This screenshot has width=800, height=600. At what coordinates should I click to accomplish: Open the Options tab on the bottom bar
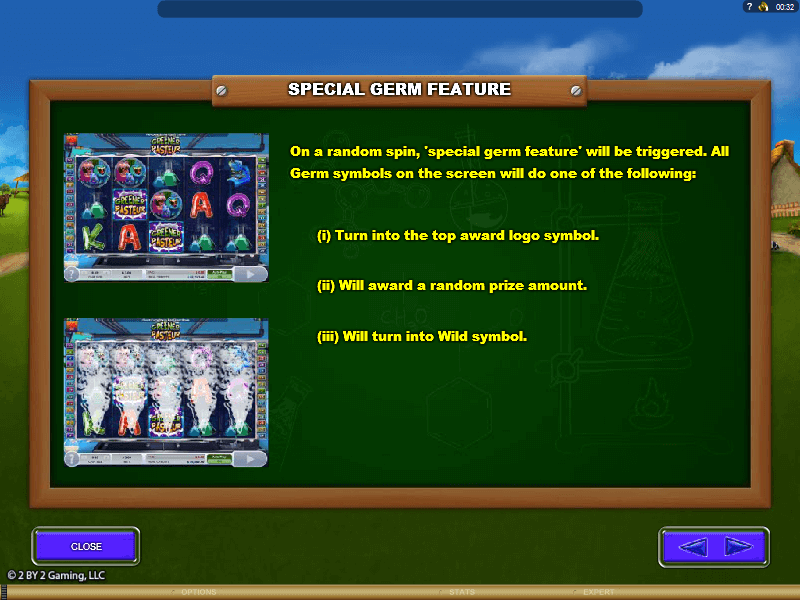point(197,592)
